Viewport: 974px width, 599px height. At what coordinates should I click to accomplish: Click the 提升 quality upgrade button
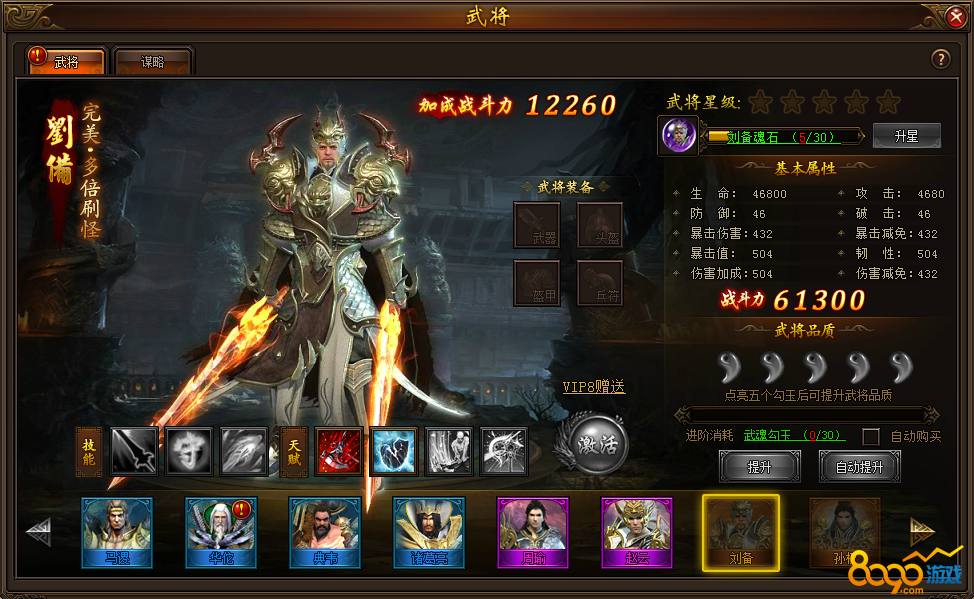[x=759, y=467]
